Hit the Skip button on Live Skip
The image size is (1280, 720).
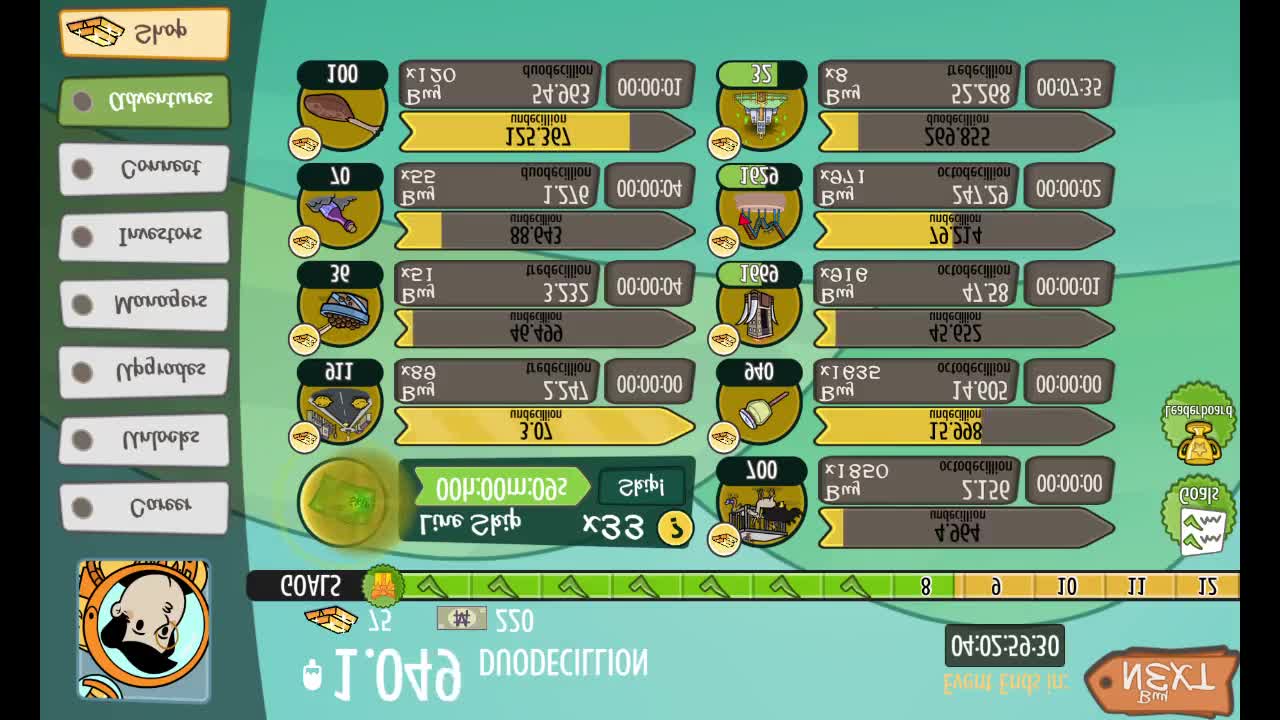point(641,488)
